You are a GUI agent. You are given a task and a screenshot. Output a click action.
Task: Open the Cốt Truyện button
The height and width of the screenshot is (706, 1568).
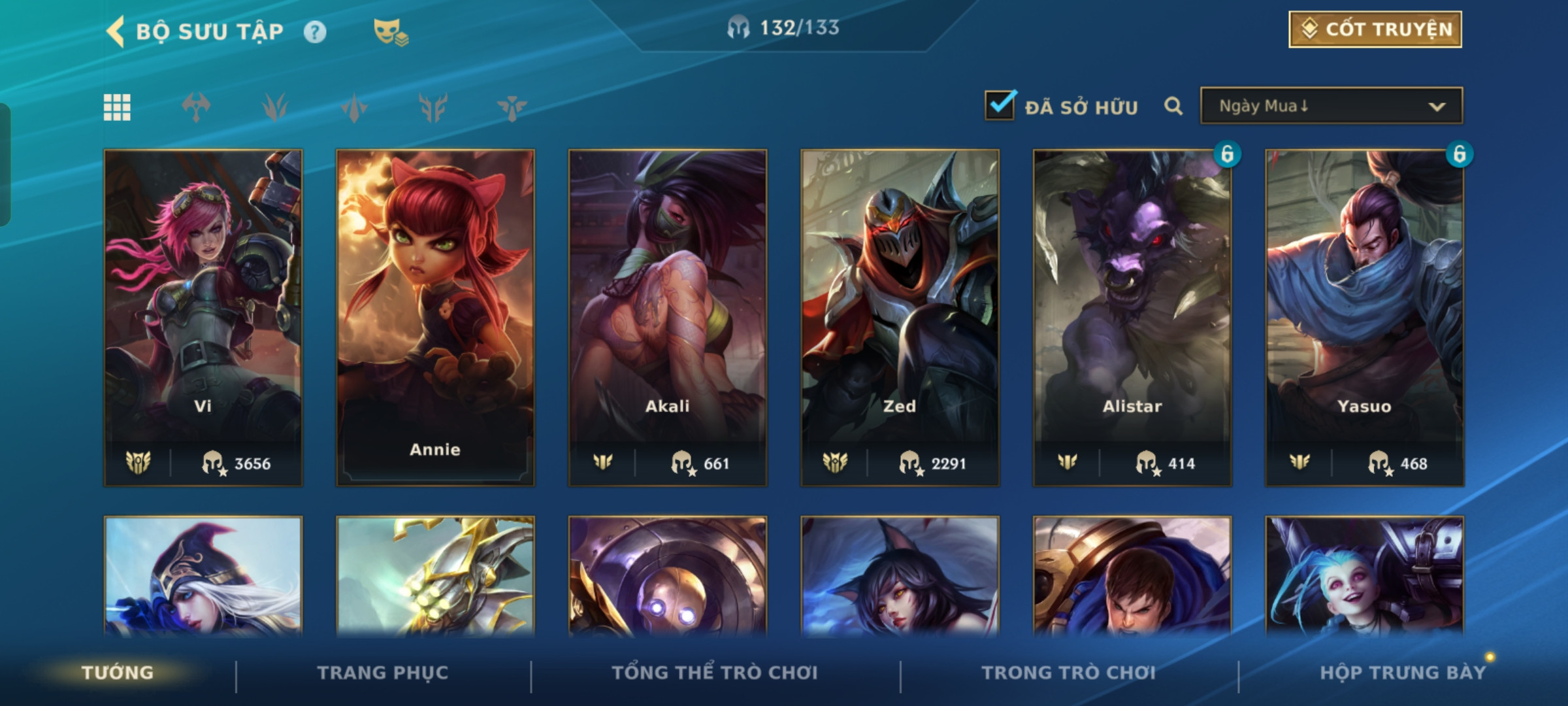1375,29
